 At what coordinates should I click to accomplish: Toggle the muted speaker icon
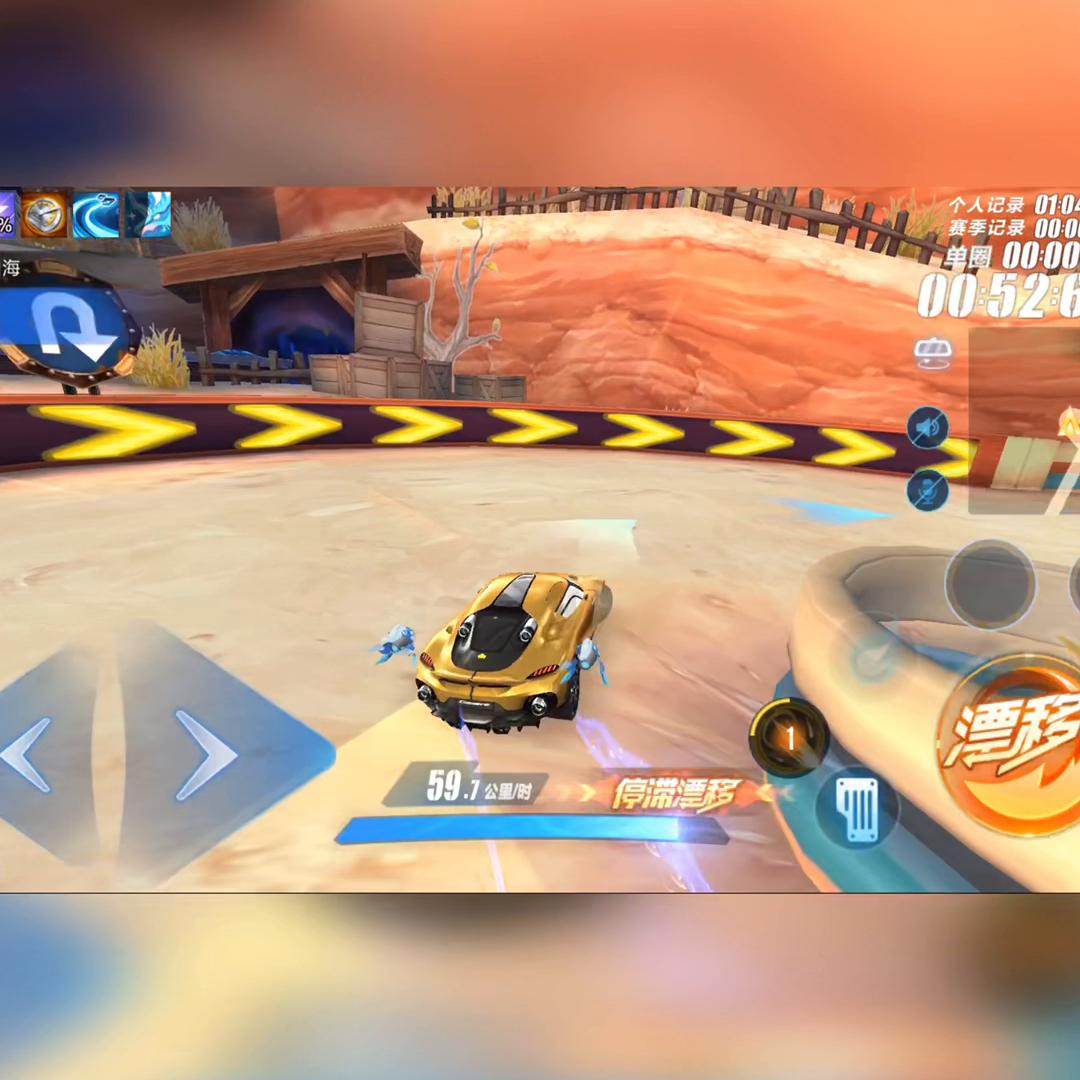(927, 428)
